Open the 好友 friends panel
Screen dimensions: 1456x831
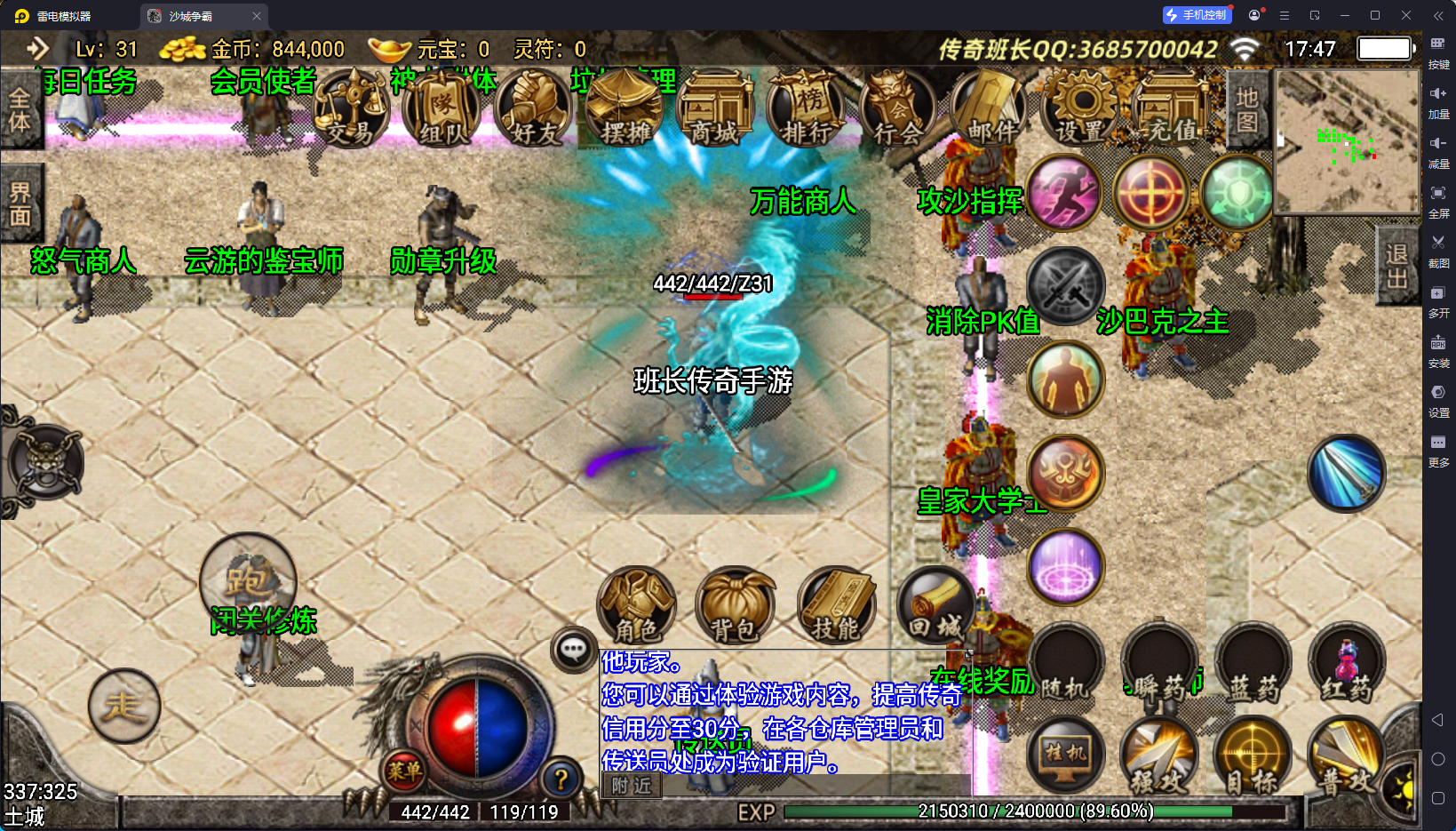tap(533, 107)
